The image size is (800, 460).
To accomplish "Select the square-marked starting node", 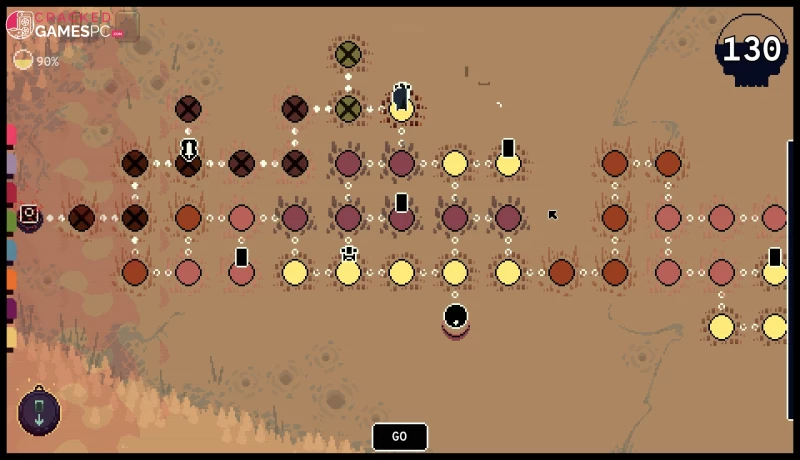I will coord(29,215).
